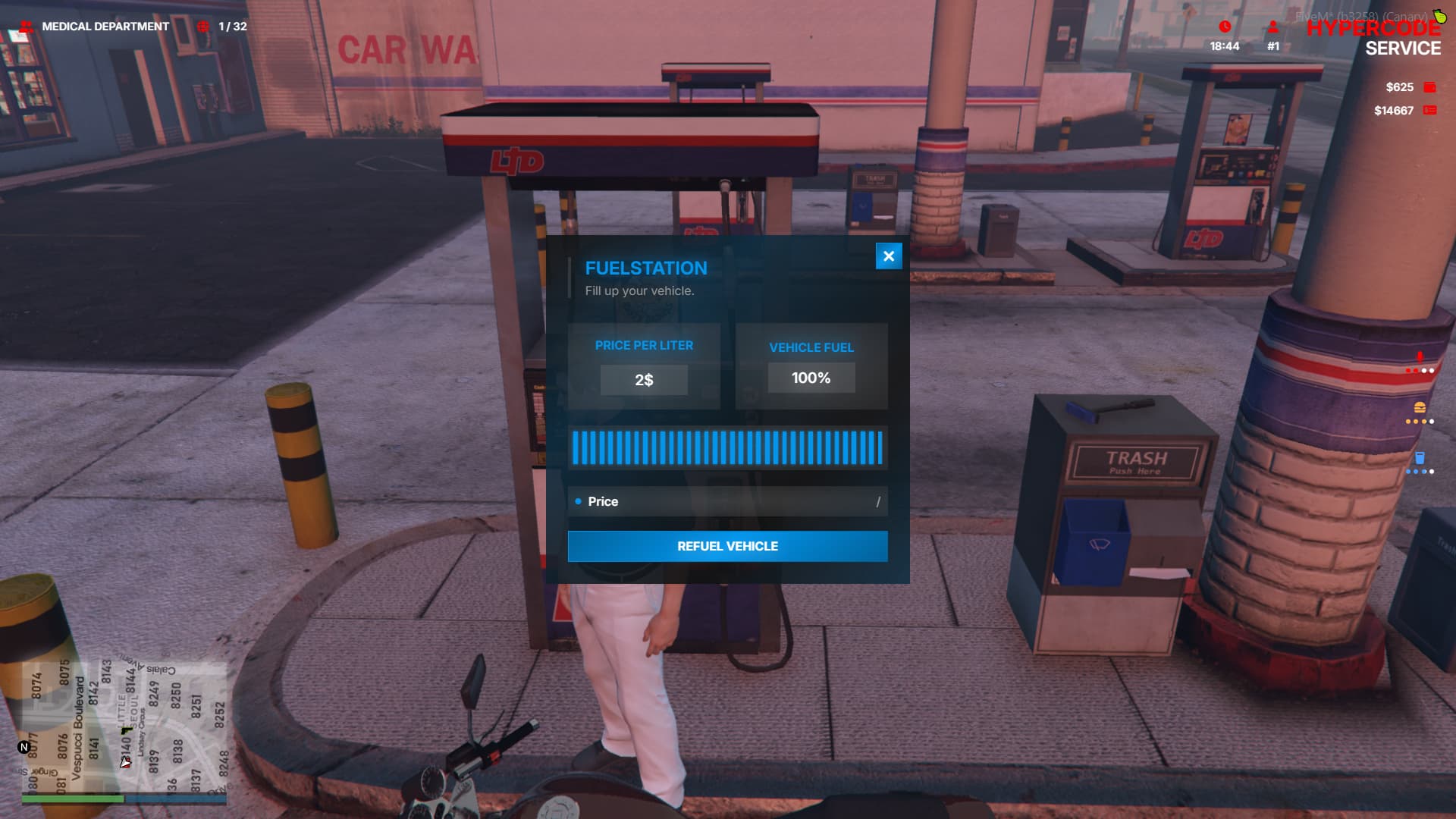Select the Medical Department label
The height and width of the screenshot is (819, 1456).
pos(105,25)
